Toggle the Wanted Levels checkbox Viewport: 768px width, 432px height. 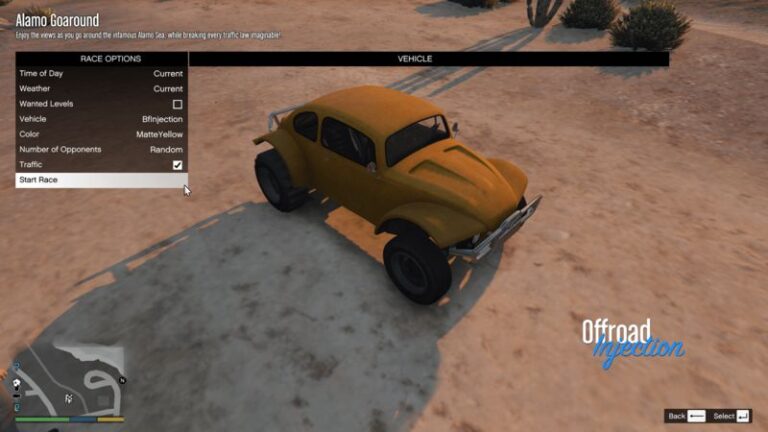(177, 104)
